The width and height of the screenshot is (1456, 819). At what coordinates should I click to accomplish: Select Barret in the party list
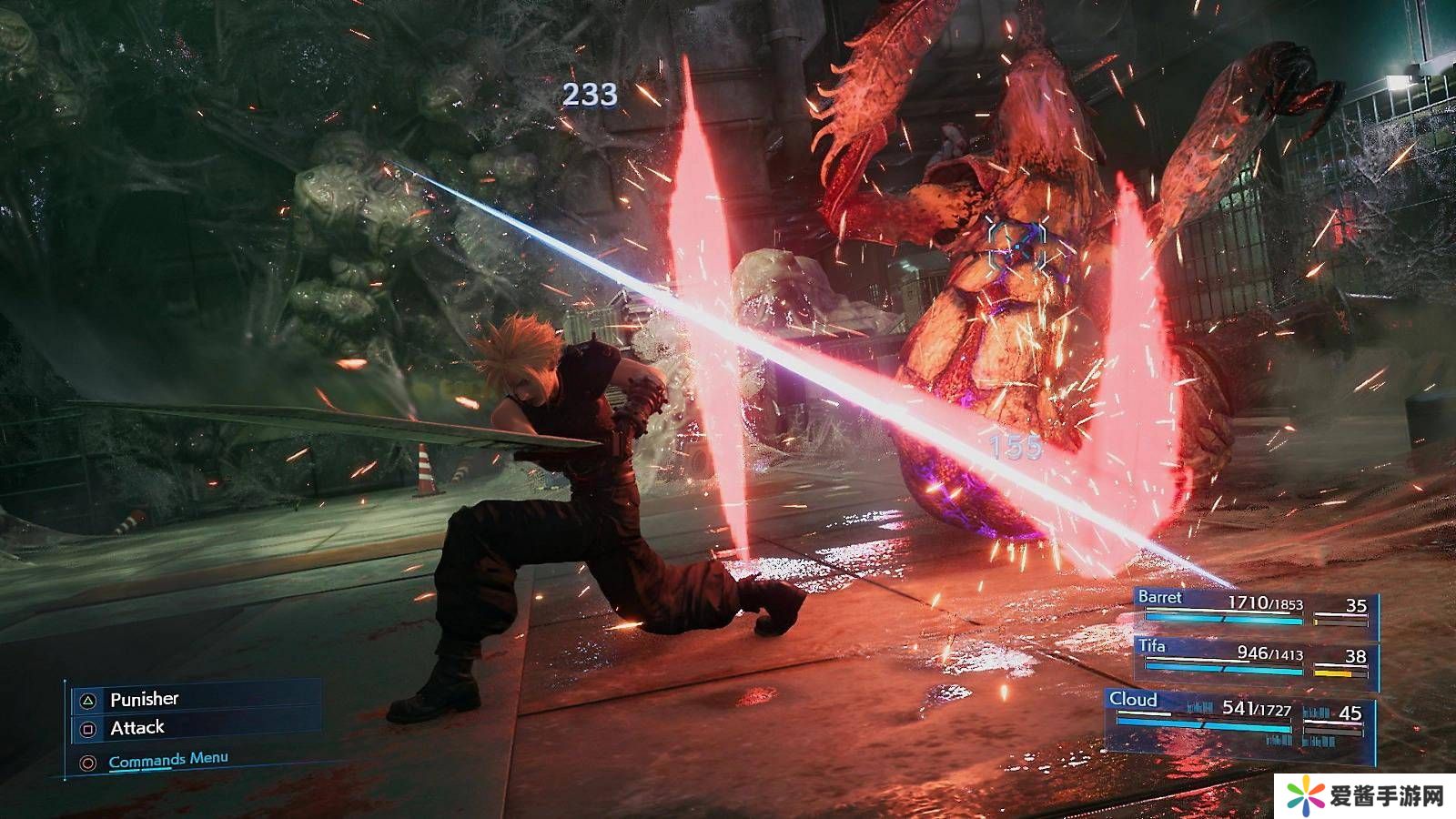1254,608
